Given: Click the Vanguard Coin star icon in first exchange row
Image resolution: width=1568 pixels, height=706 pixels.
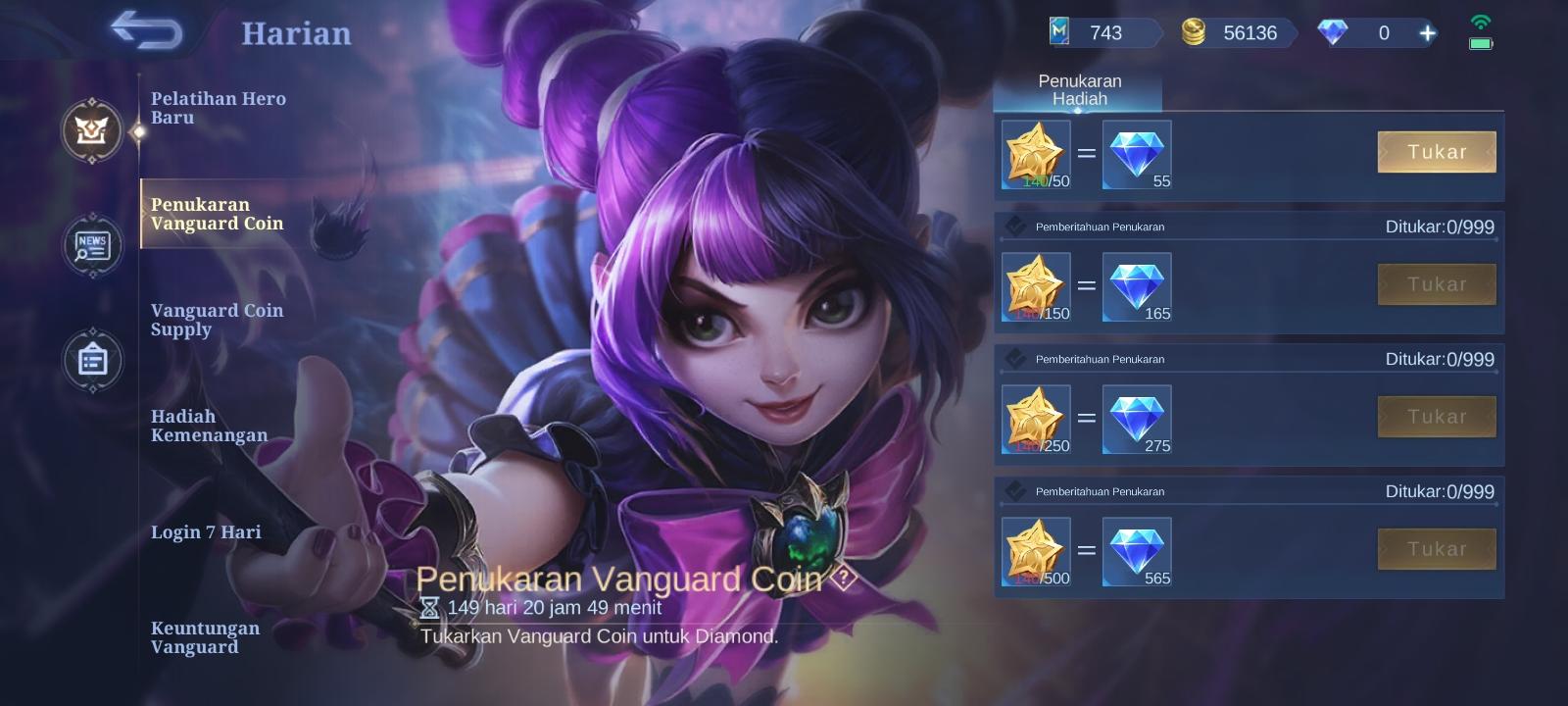Looking at the screenshot, I should click(1036, 154).
